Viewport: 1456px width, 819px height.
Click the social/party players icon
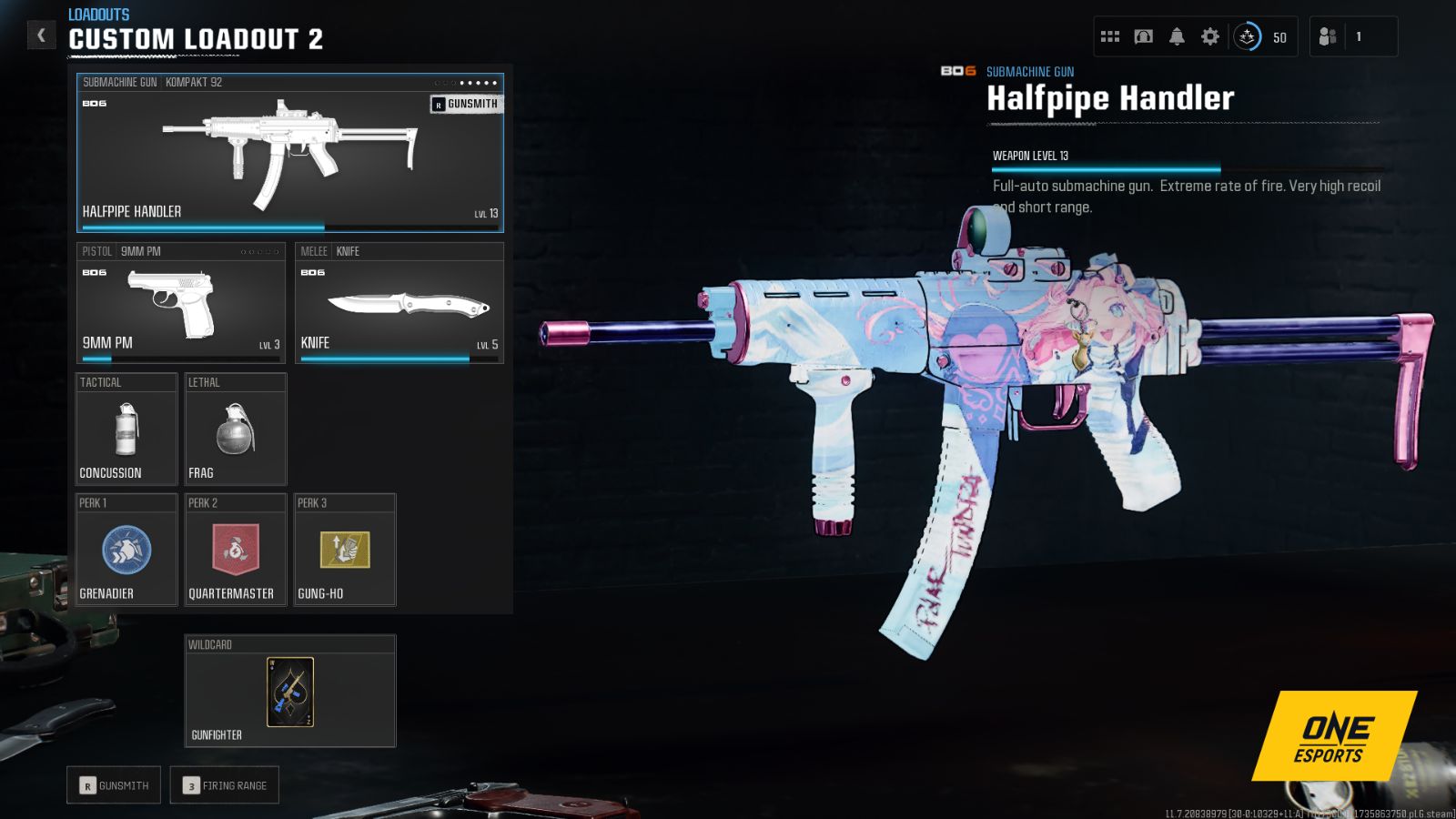(1327, 36)
